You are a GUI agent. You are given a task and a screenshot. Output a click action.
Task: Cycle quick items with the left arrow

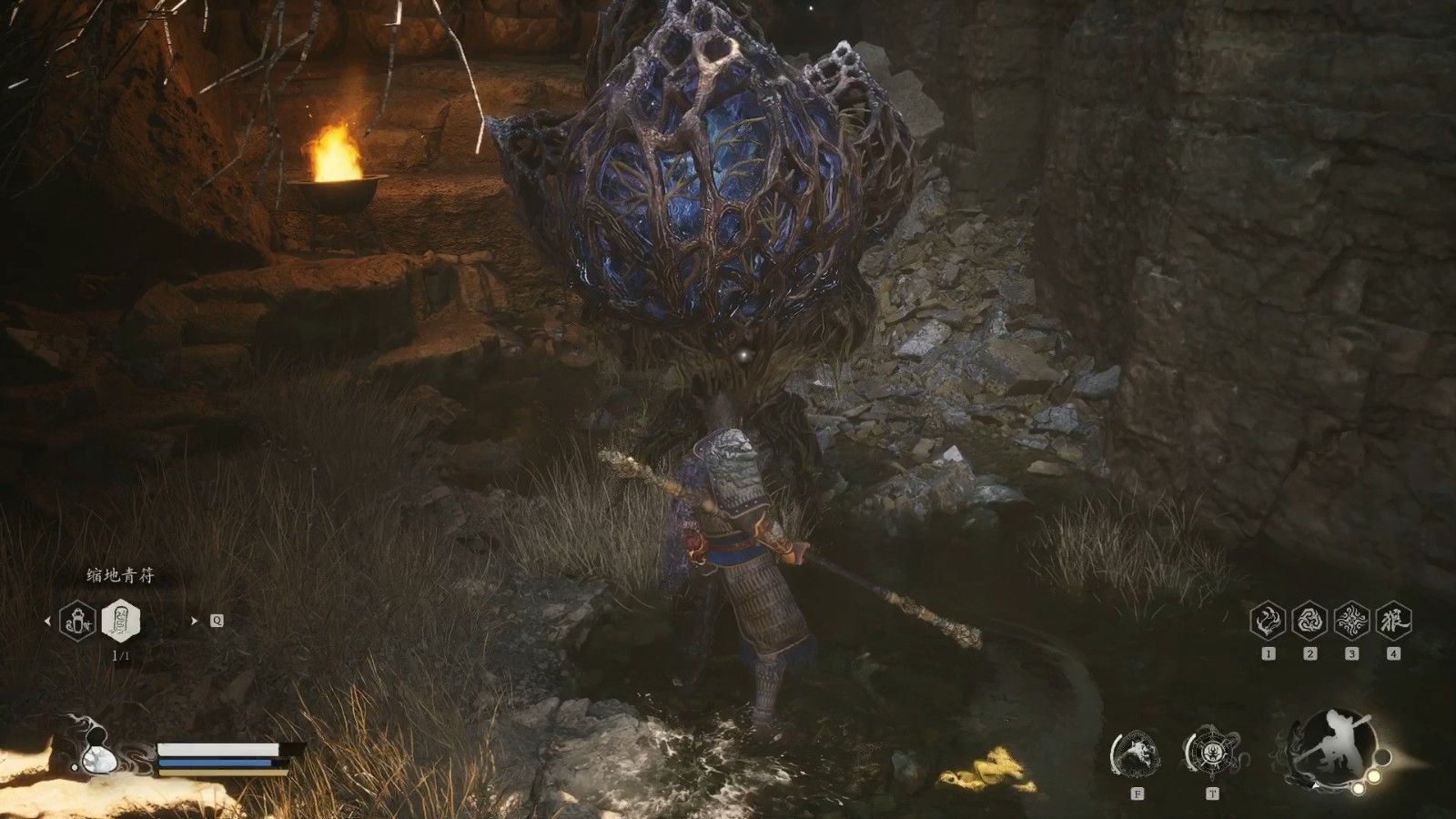48,622
